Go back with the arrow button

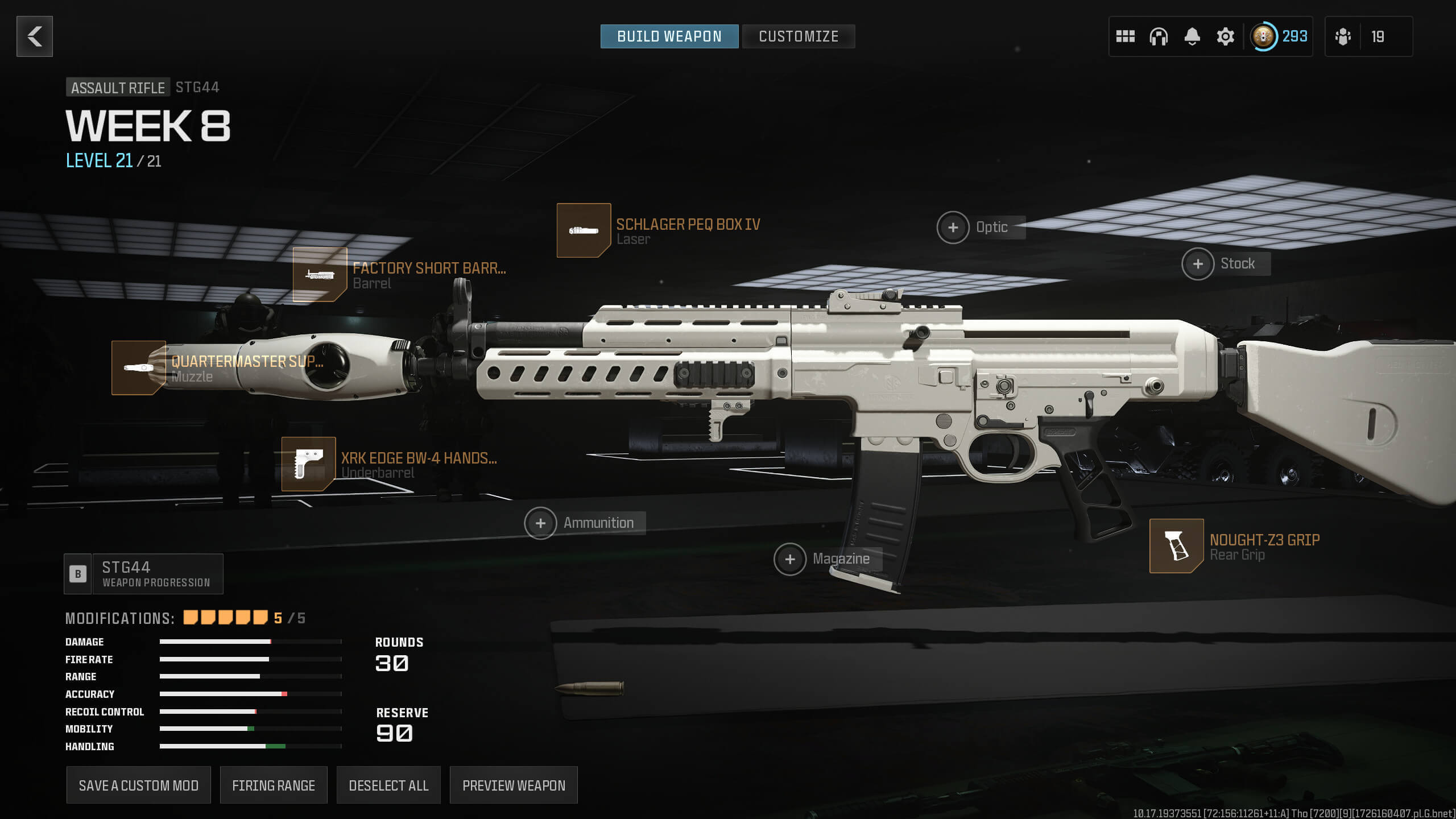[35, 36]
